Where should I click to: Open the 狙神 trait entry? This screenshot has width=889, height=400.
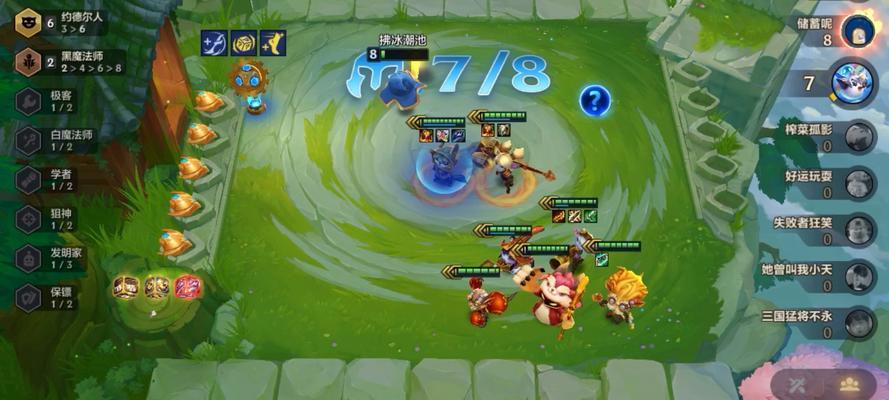tap(48, 218)
